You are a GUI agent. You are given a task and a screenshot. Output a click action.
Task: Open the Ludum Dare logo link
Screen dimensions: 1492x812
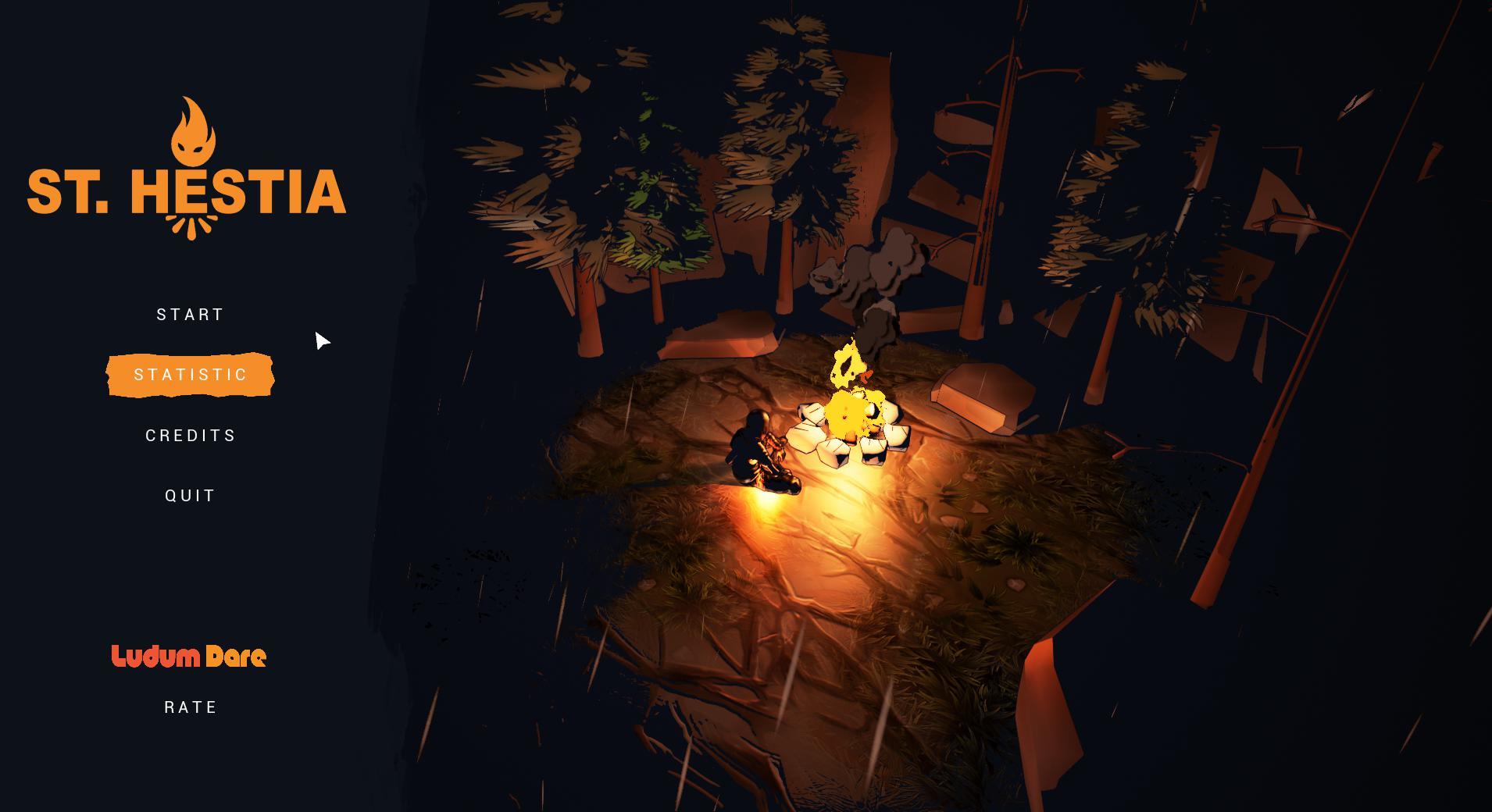click(189, 657)
